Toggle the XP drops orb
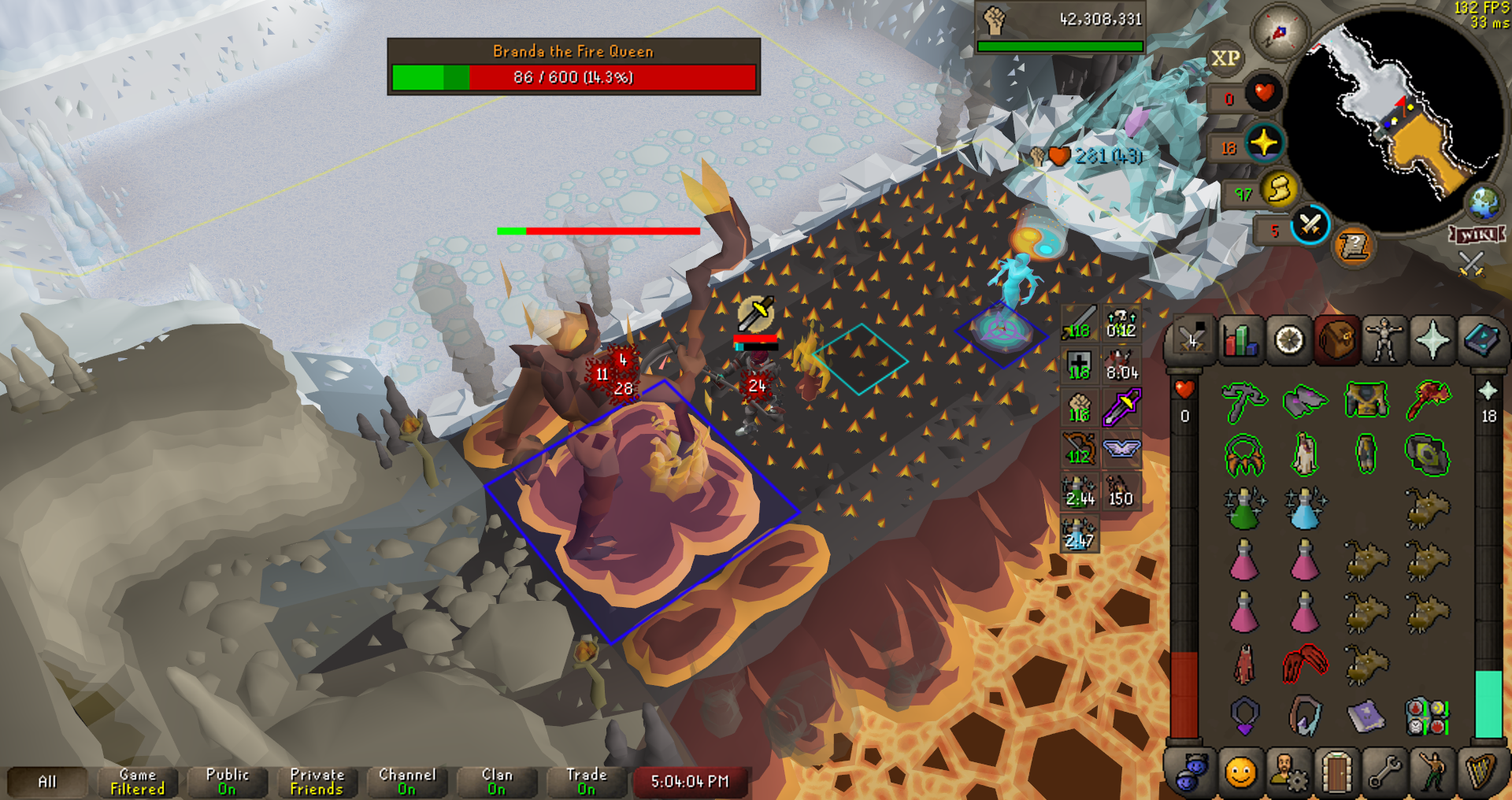 (x=1225, y=59)
